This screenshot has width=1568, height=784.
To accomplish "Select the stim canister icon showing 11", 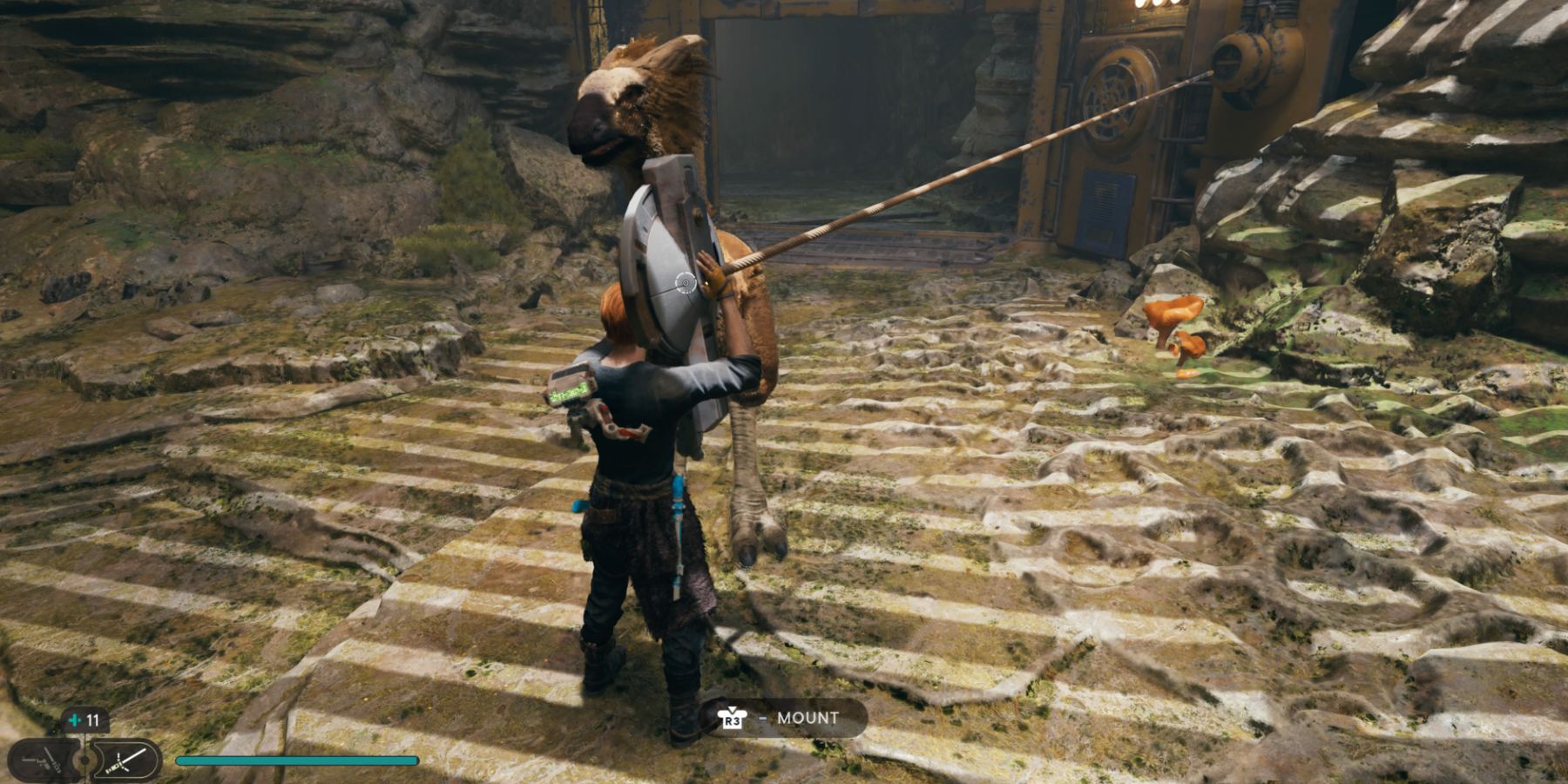I will pos(83,720).
